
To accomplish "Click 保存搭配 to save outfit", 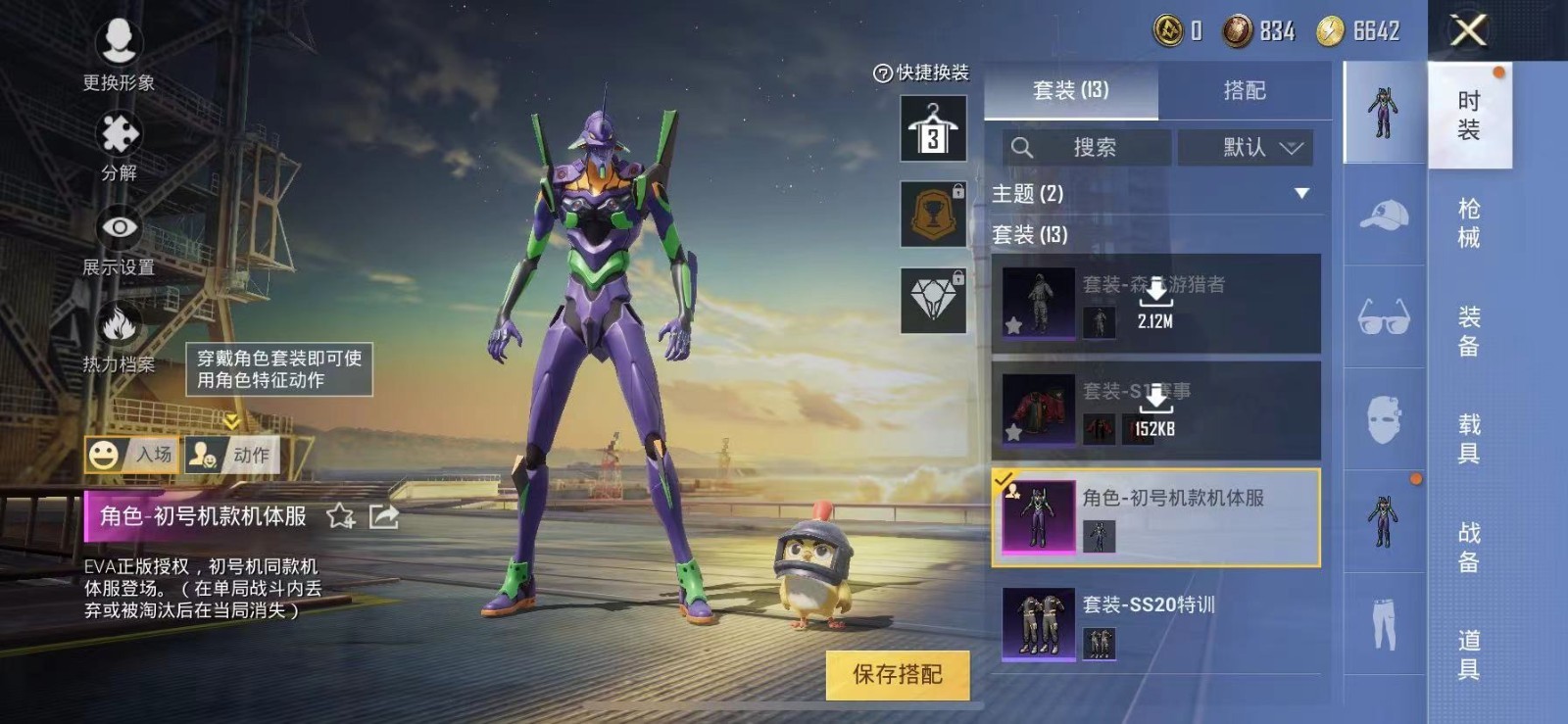I will (x=897, y=674).
